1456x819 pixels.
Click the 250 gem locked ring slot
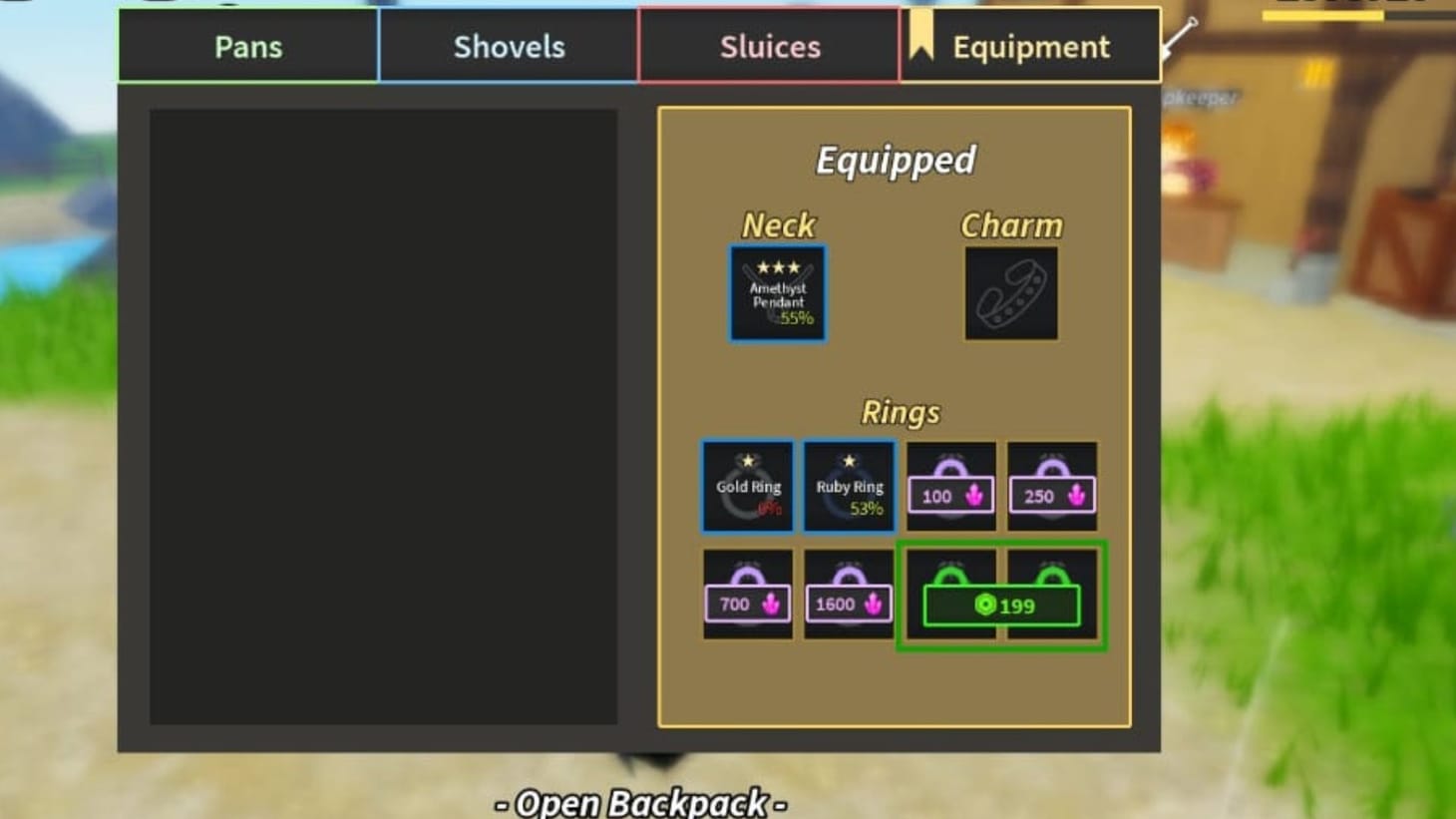(1051, 486)
